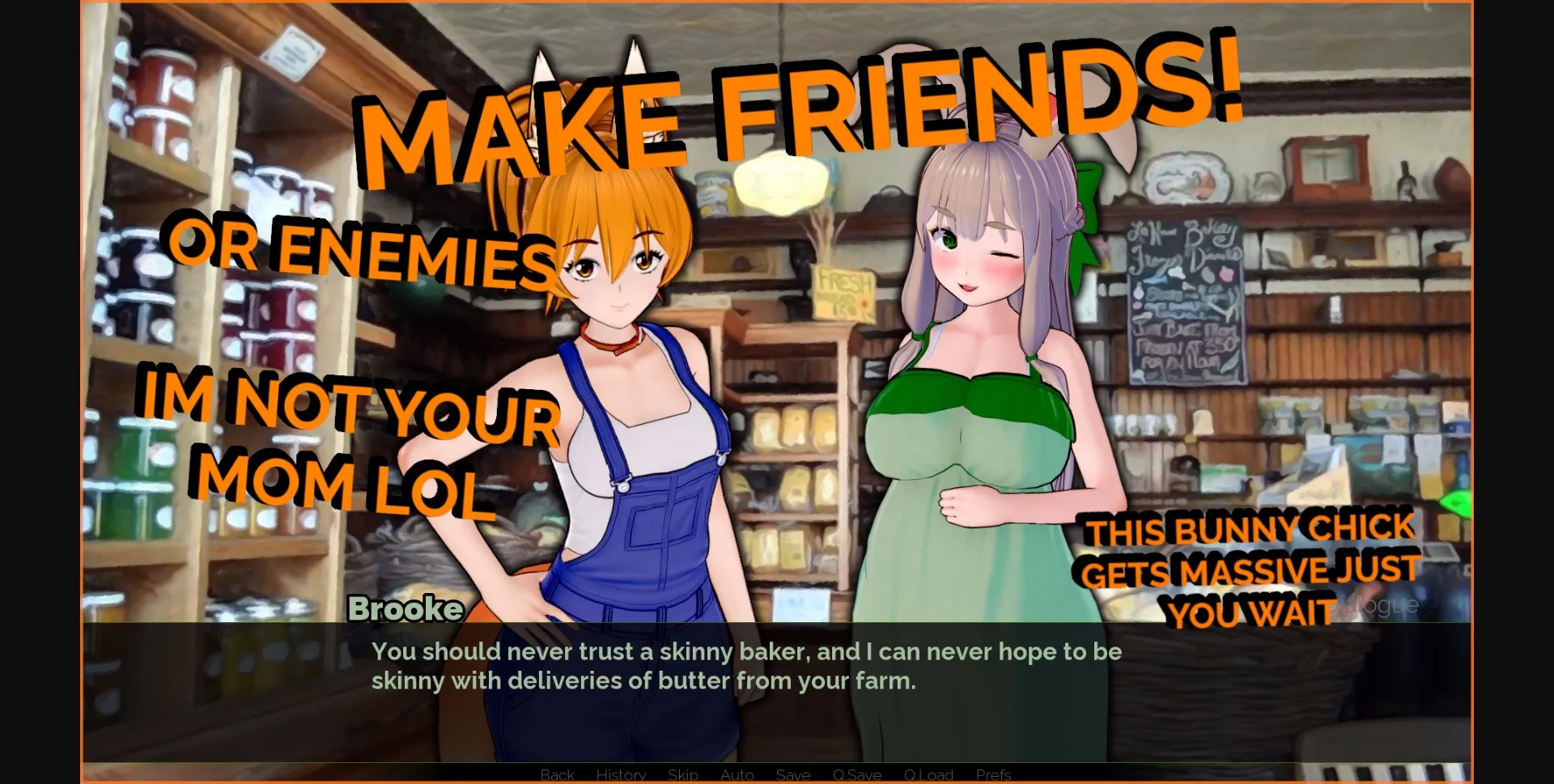Open the Prefs settings screen
The height and width of the screenshot is (784, 1554).
[x=994, y=774]
